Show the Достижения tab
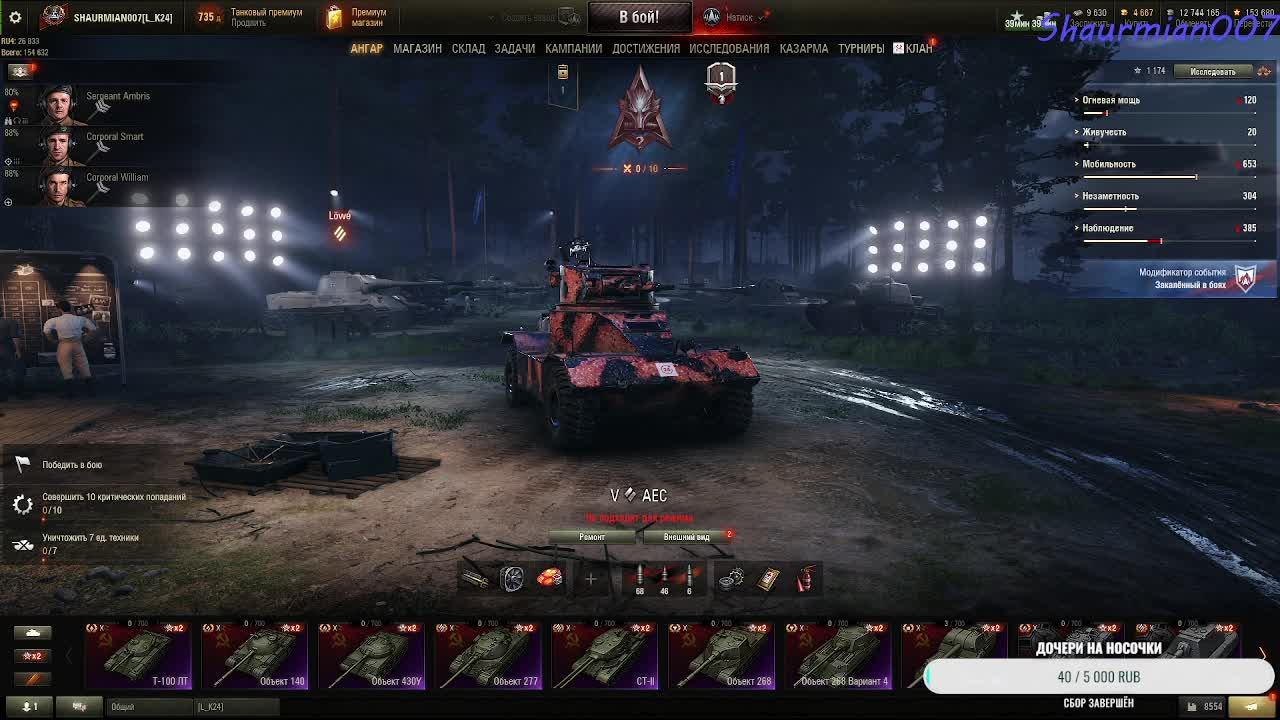The width and height of the screenshot is (1280, 720). (x=646, y=48)
